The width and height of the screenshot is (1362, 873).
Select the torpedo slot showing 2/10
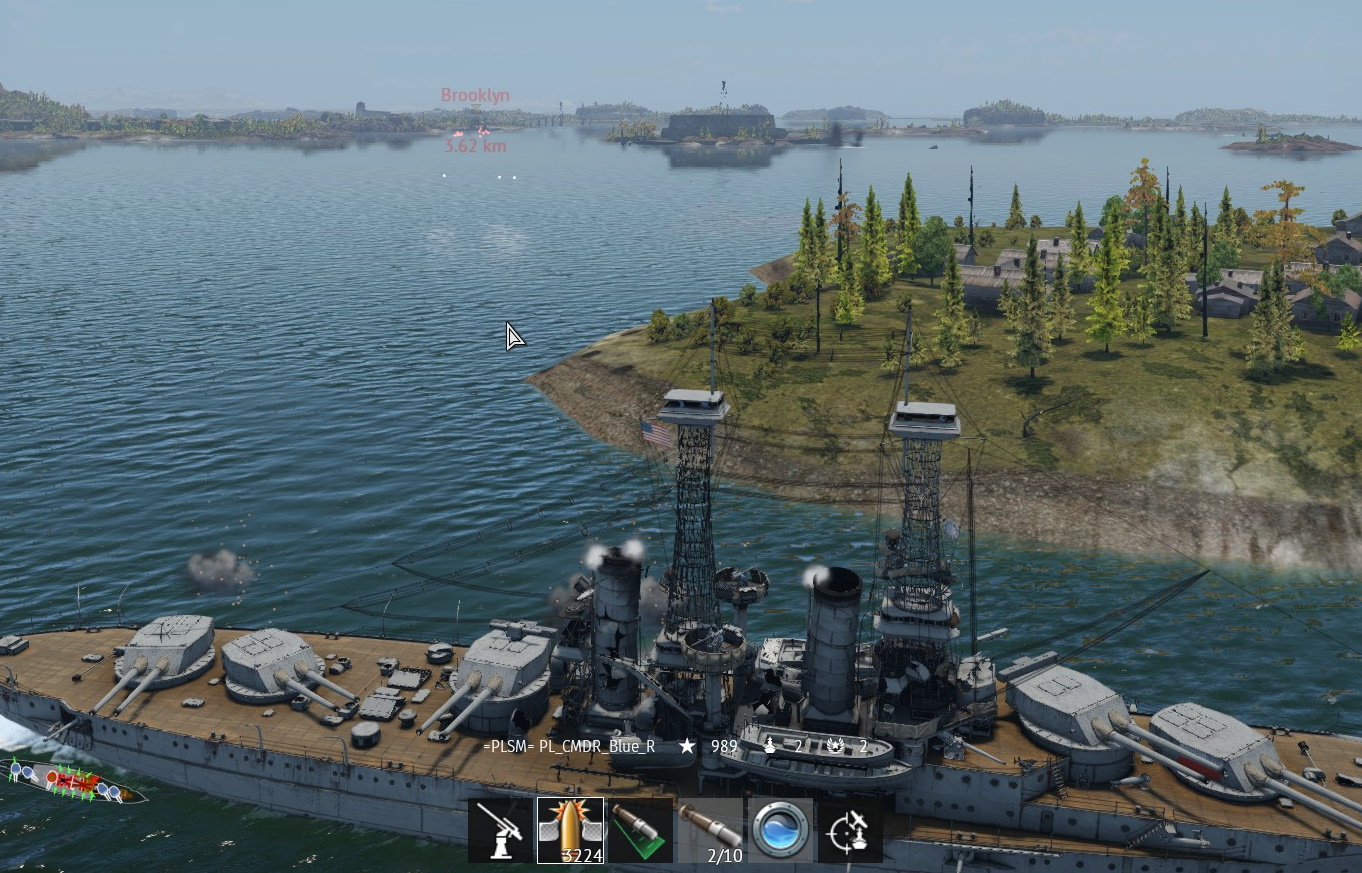click(710, 830)
